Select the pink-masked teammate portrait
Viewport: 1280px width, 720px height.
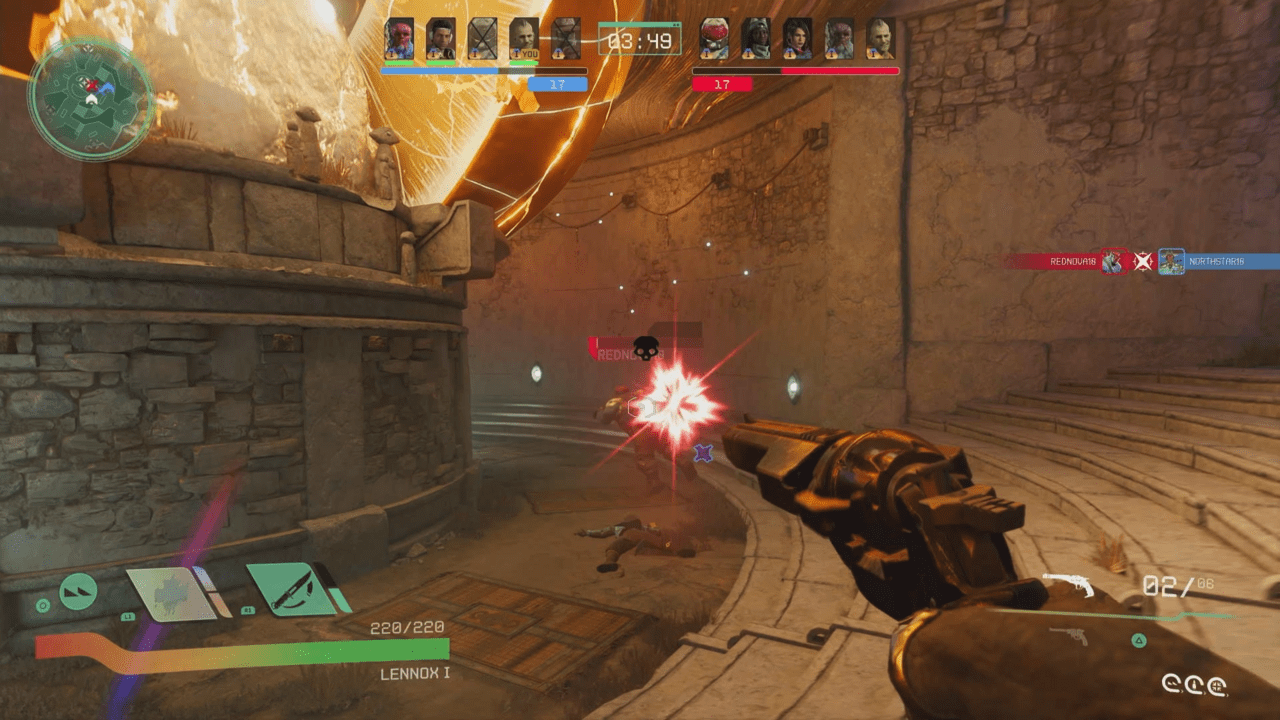[399, 39]
